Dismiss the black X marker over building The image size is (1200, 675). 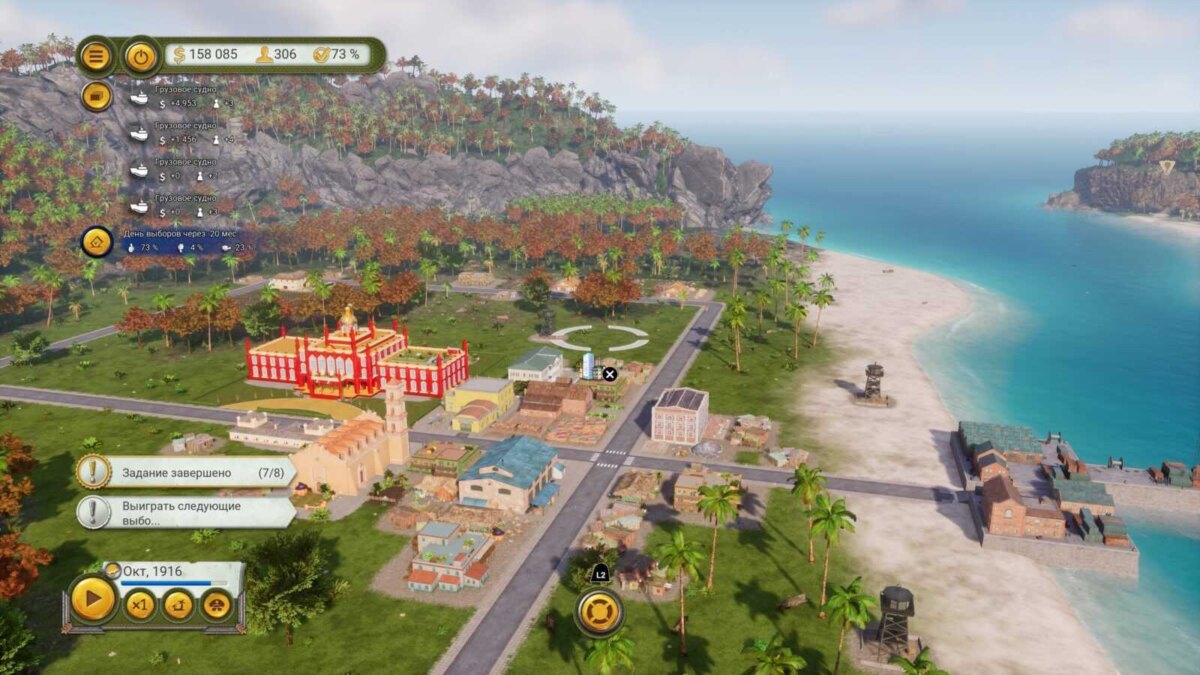[610, 374]
